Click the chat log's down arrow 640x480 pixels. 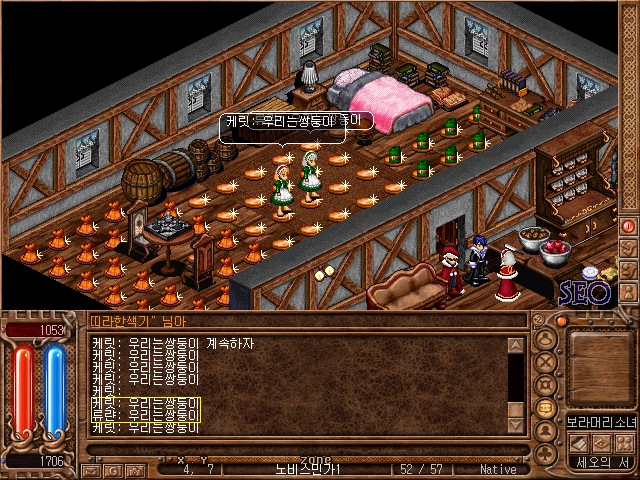516,425
